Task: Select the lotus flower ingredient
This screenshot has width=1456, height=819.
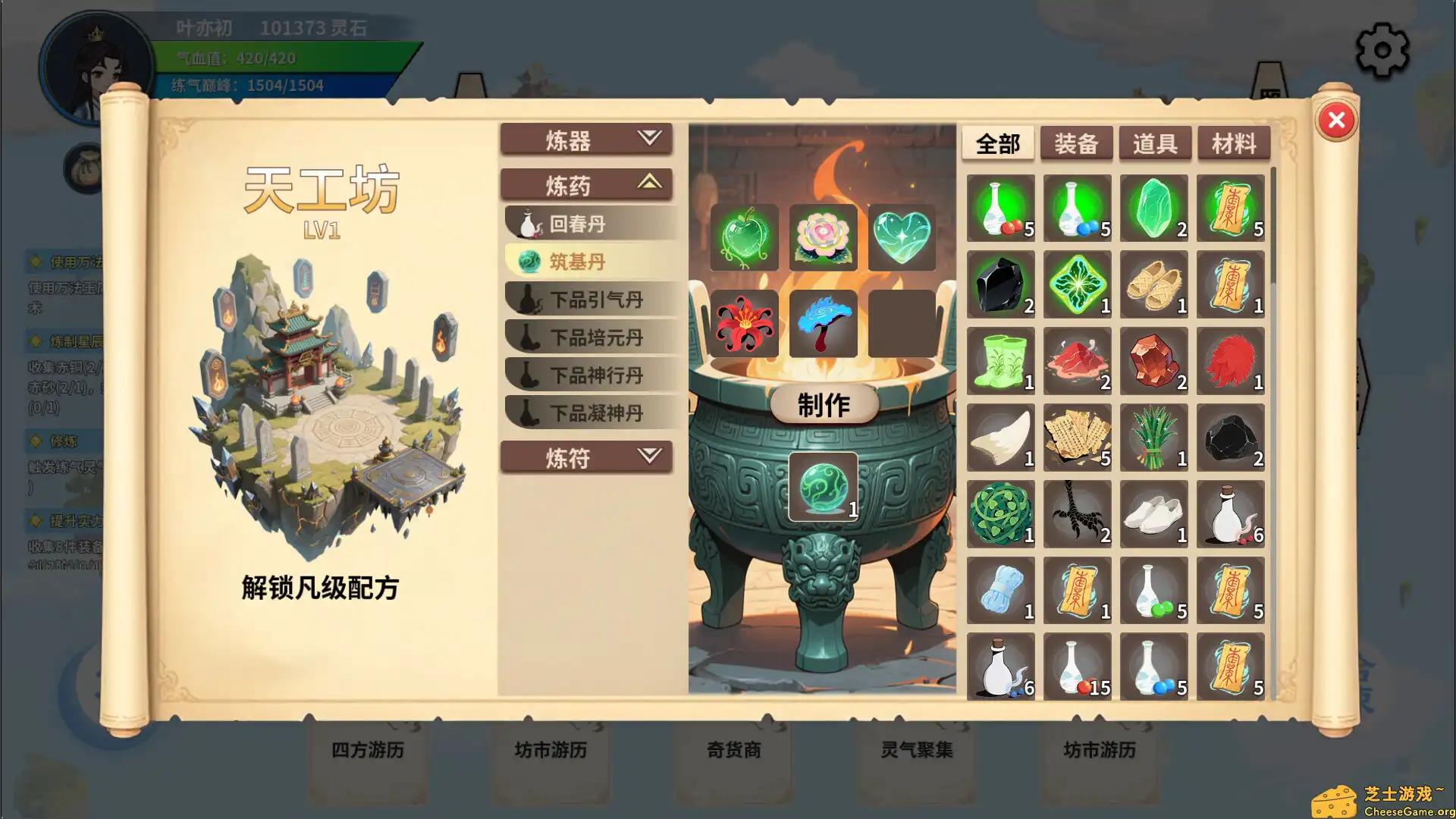Action: pos(824,237)
